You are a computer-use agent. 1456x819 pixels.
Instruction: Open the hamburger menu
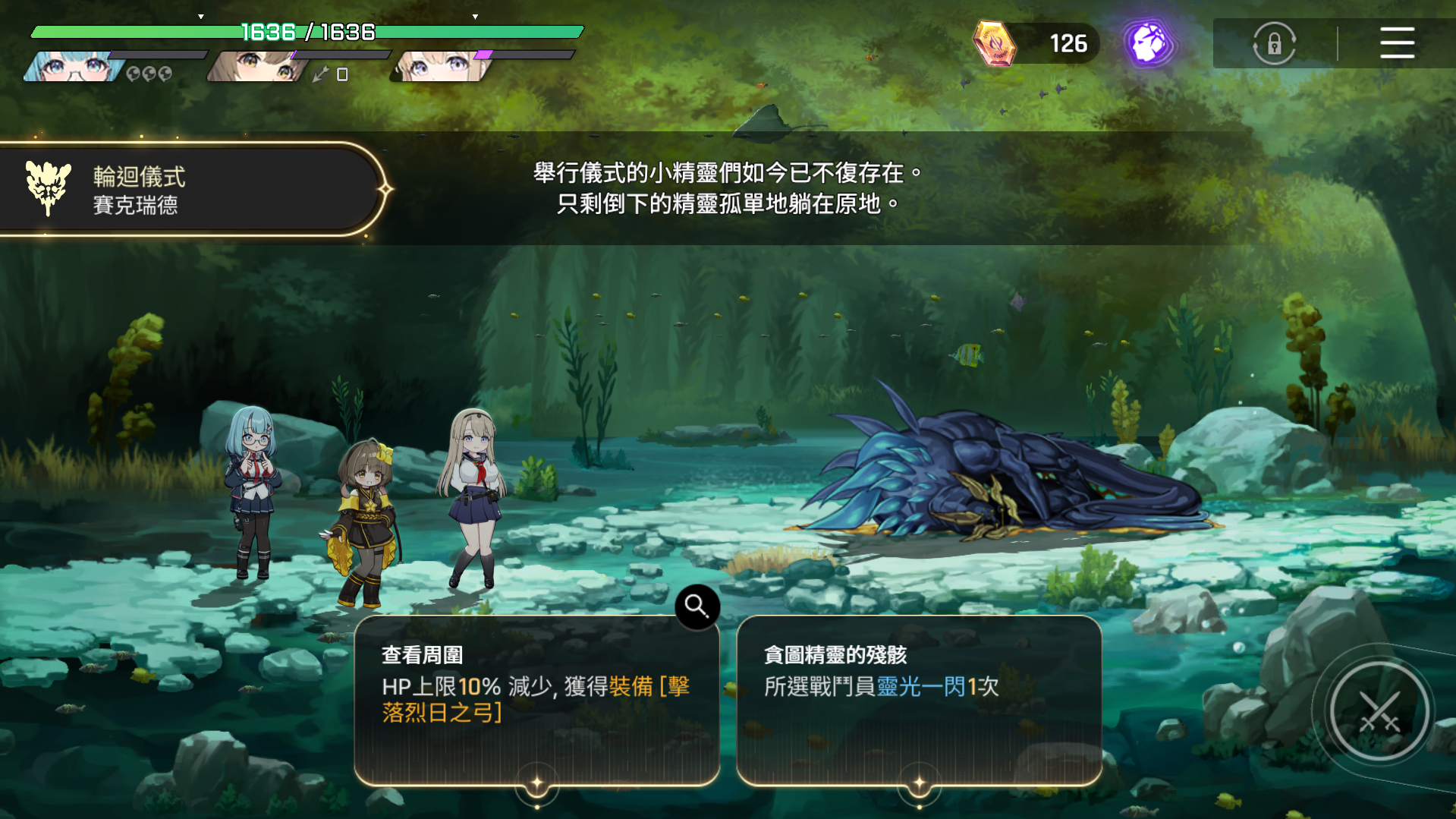[x=1397, y=43]
